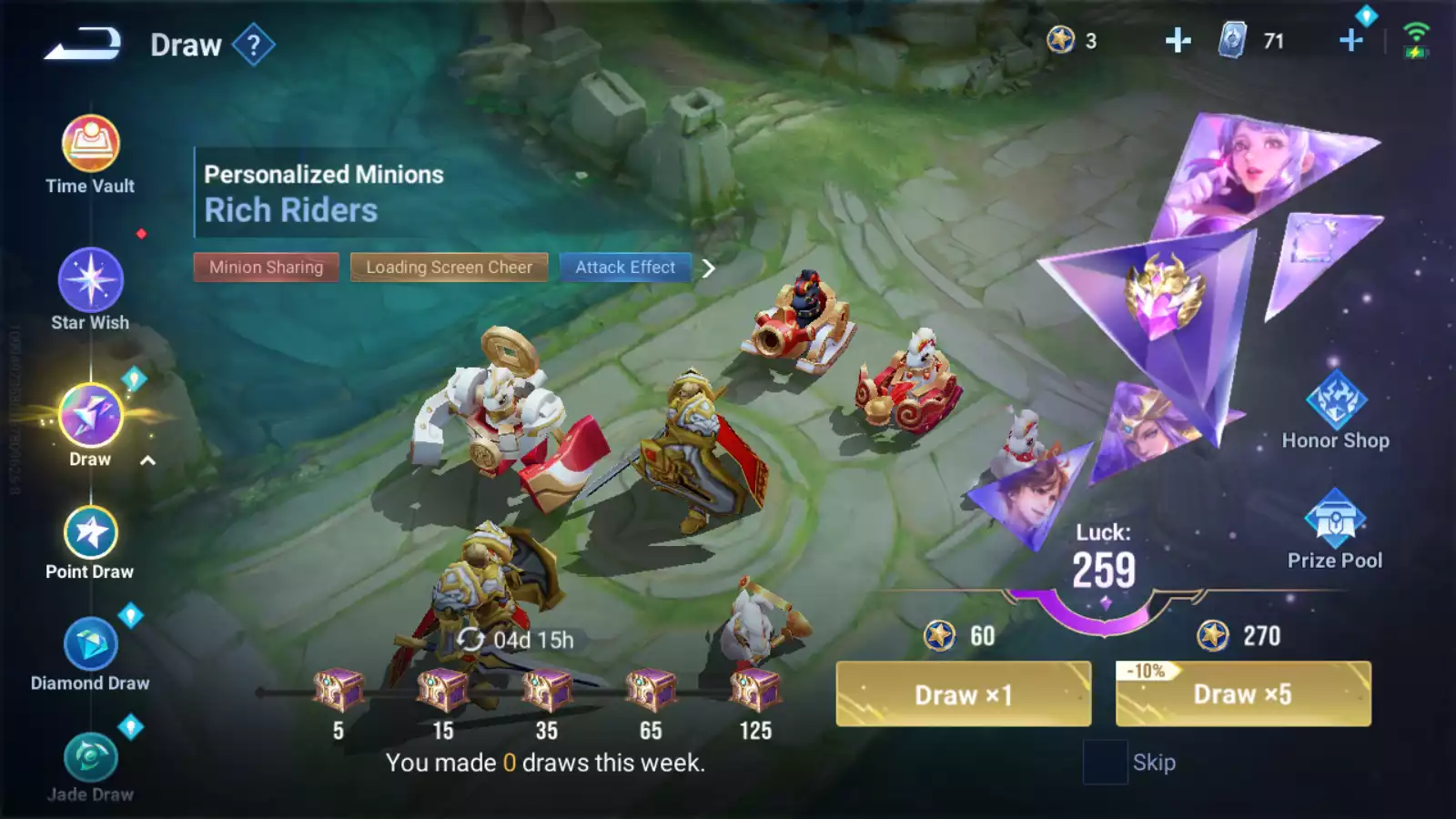
Task: Select the Point Draw section
Action: 90,542
